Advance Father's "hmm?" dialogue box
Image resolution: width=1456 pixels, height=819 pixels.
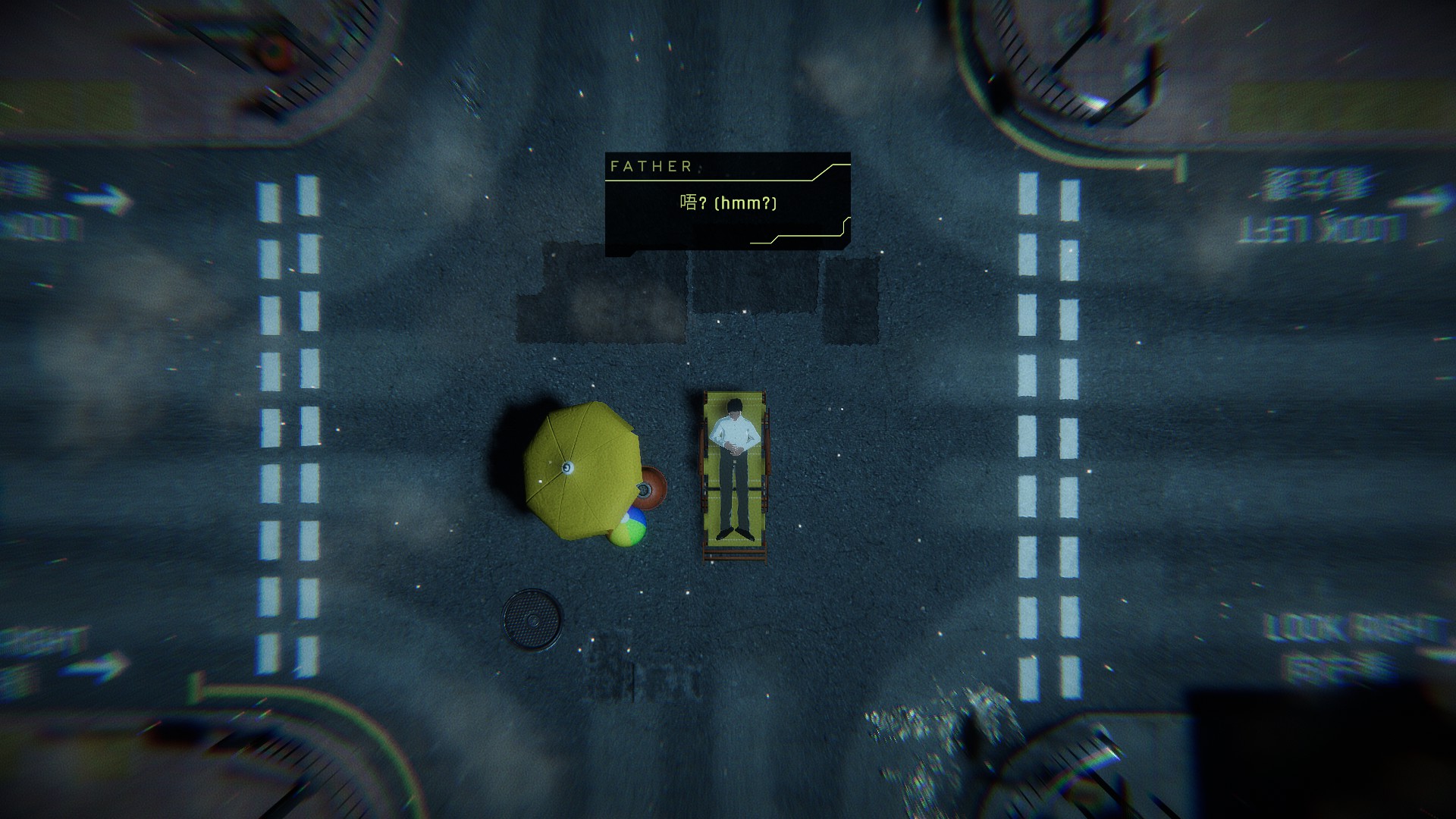click(x=727, y=204)
